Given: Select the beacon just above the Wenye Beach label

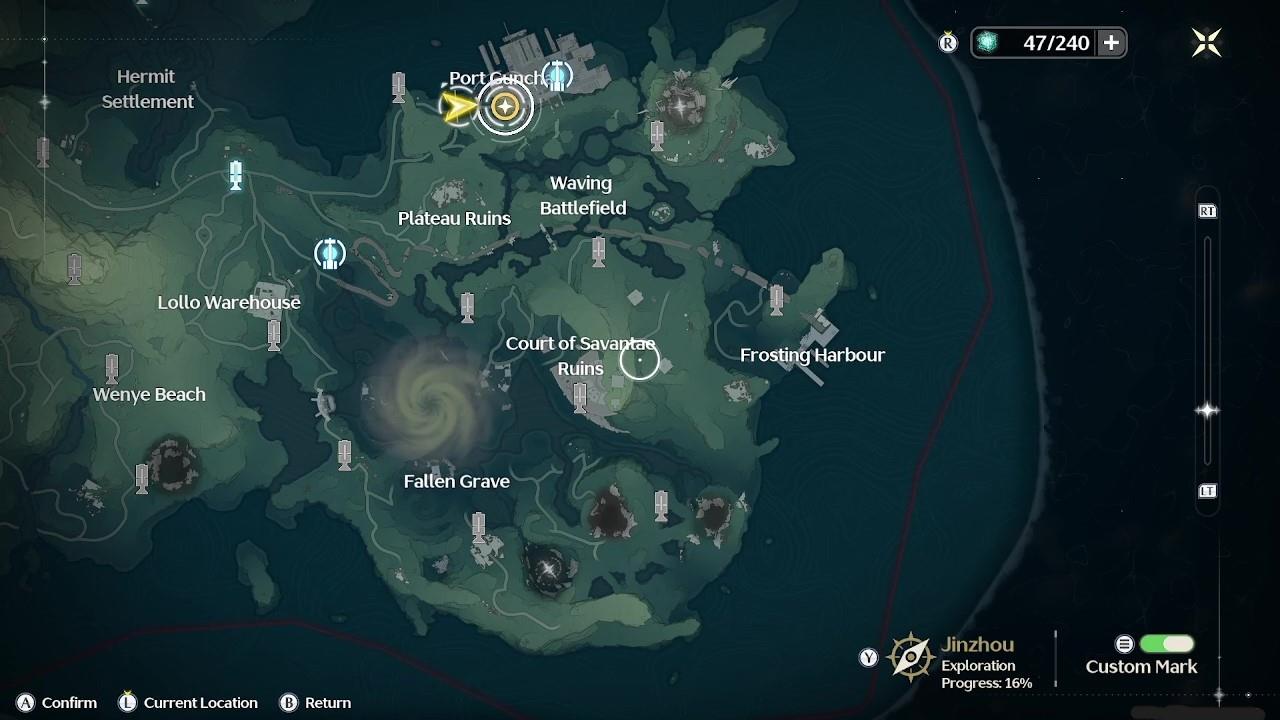Looking at the screenshot, I should [112, 368].
